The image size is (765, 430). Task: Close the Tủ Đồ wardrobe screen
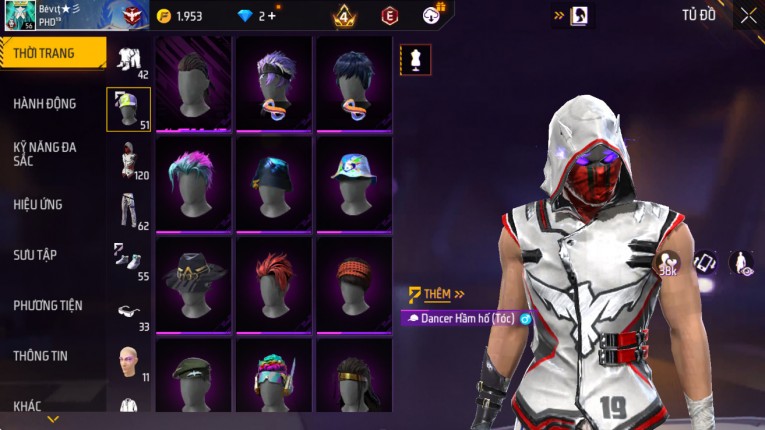click(748, 15)
